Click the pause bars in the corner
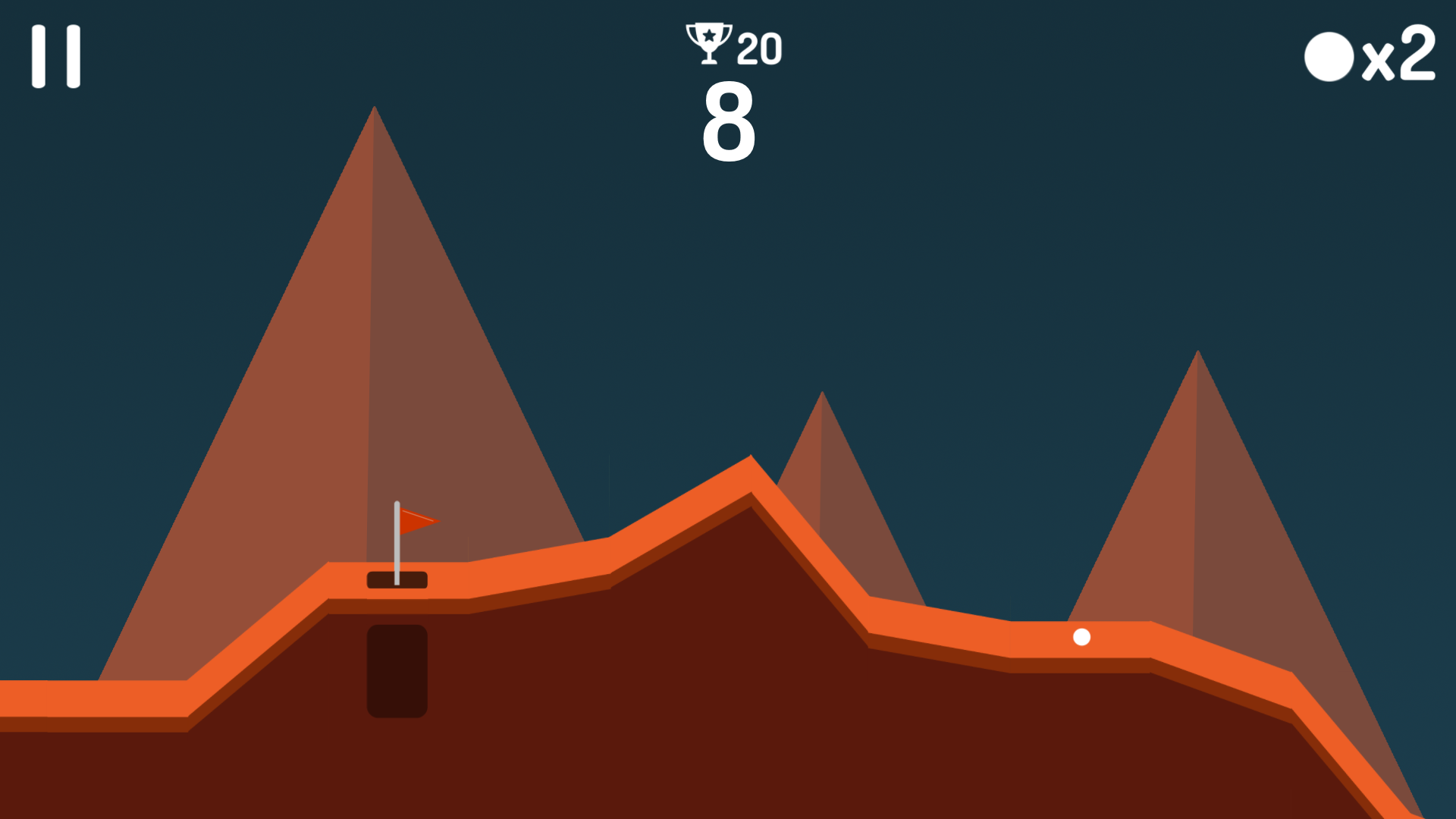This screenshot has height=819, width=1456. [x=55, y=54]
